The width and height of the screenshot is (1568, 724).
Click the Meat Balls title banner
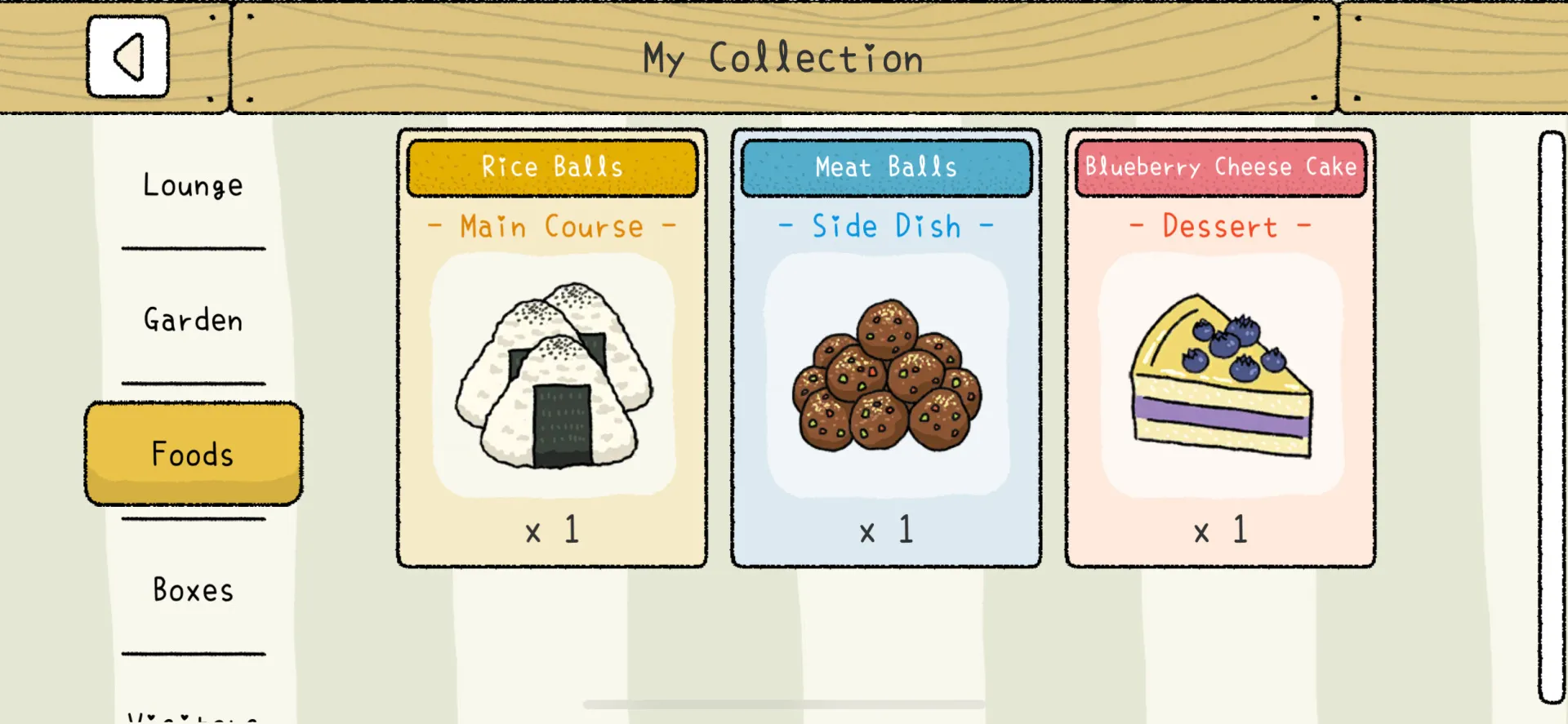[x=886, y=167]
